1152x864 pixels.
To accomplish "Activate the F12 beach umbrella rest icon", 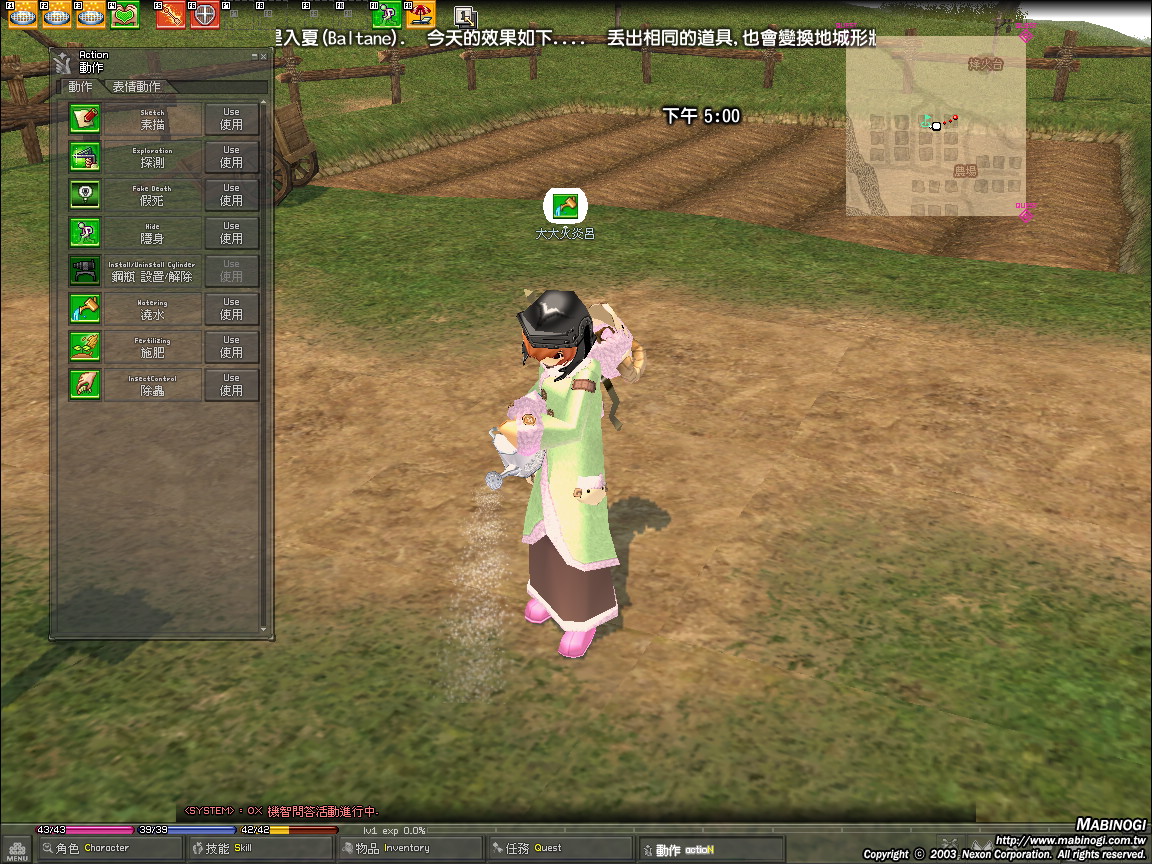I will tap(421, 15).
